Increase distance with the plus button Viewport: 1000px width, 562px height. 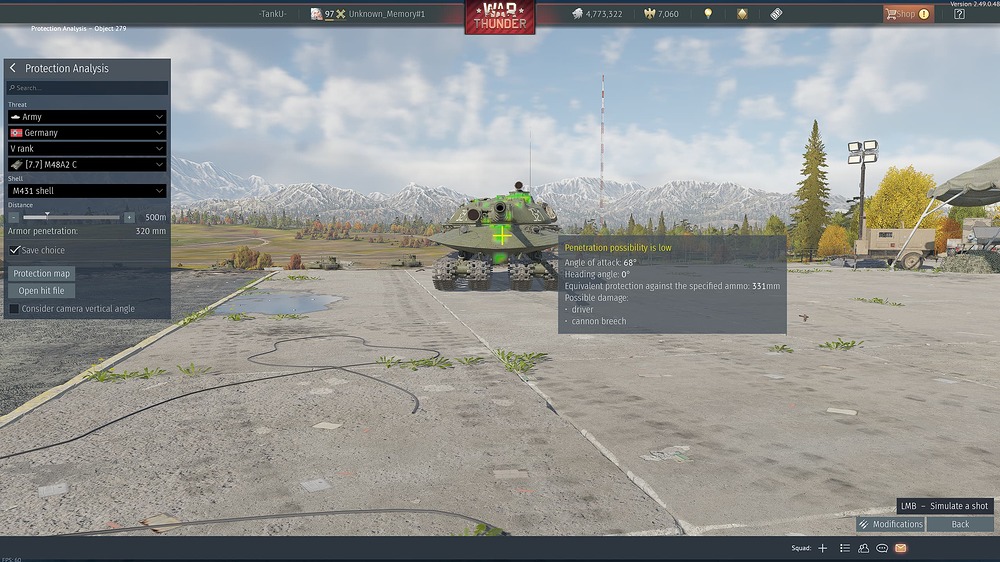(x=129, y=217)
